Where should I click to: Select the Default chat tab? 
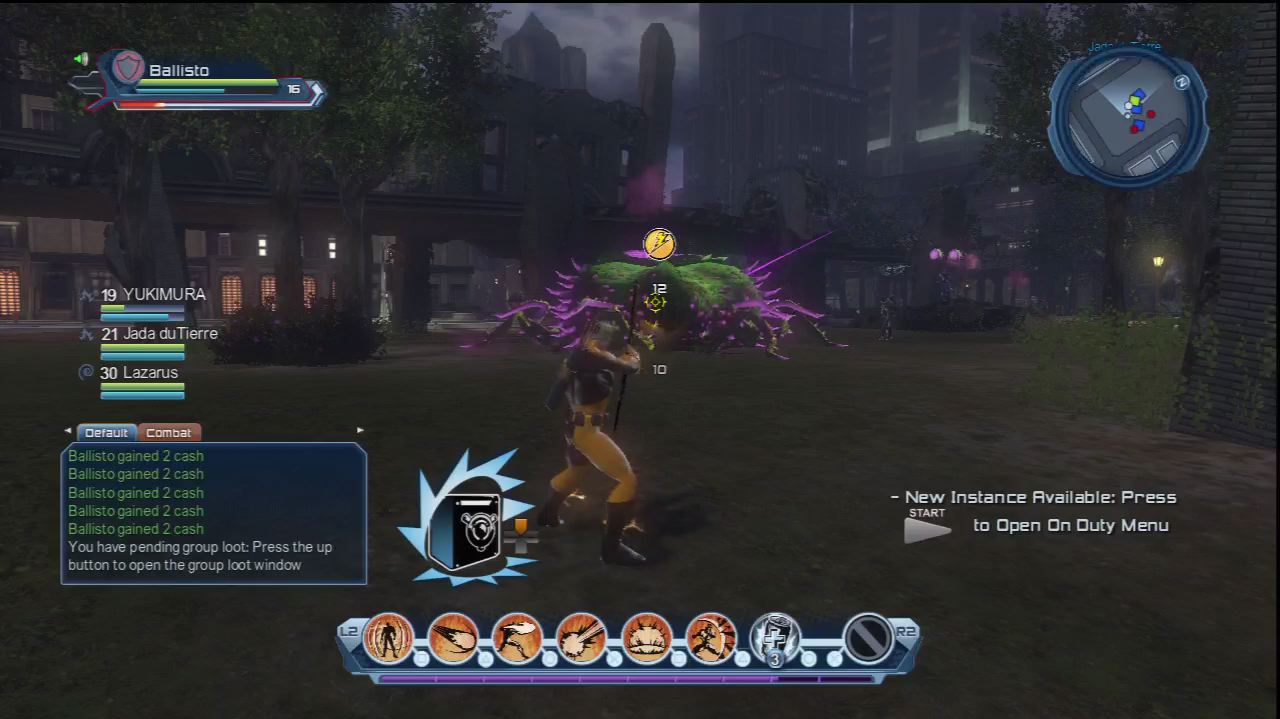tap(106, 433)
